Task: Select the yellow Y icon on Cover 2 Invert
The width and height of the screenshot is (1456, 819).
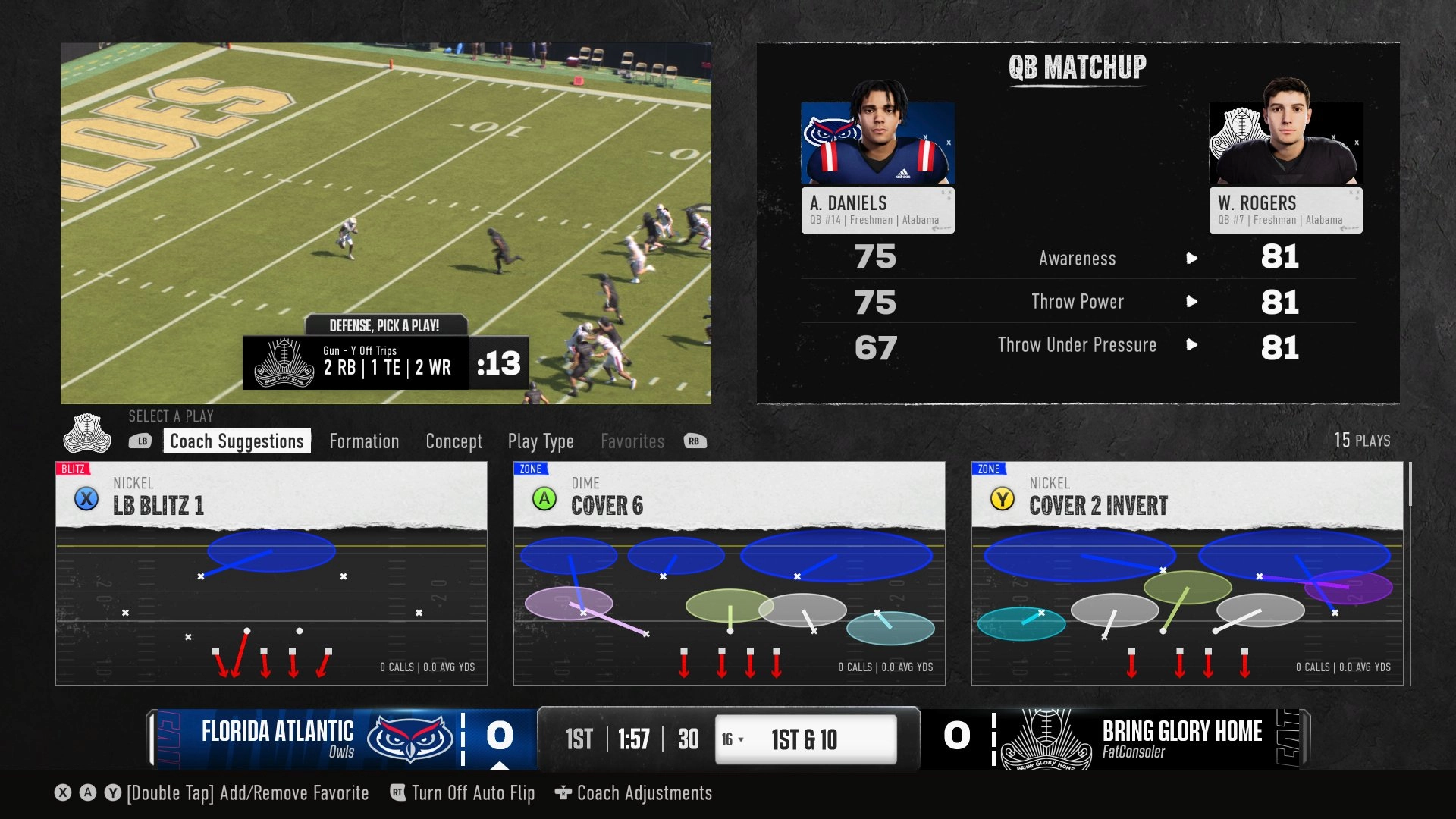Action: coord(1003,500)
